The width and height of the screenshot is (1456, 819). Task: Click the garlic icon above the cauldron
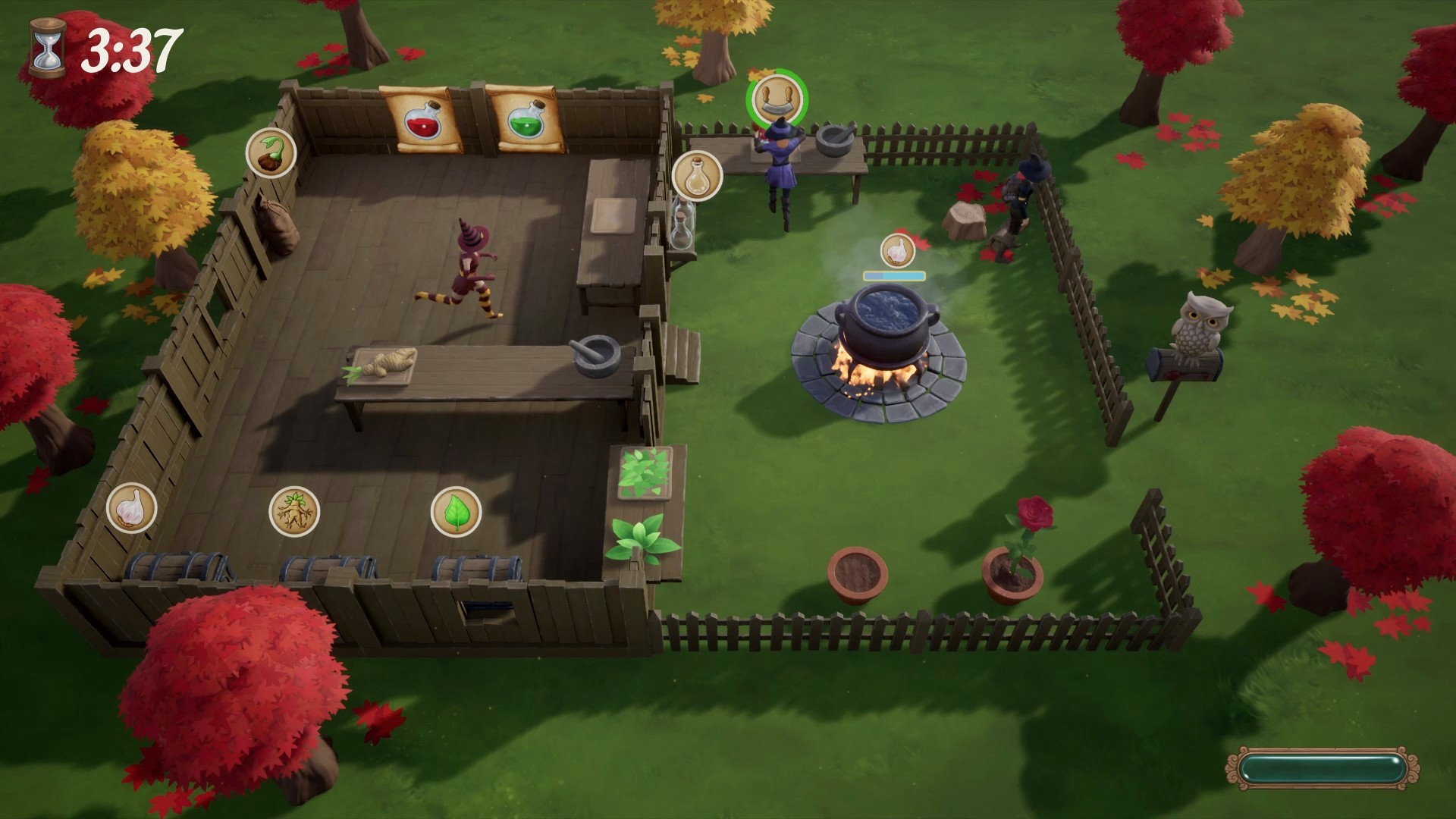(896, 249)
